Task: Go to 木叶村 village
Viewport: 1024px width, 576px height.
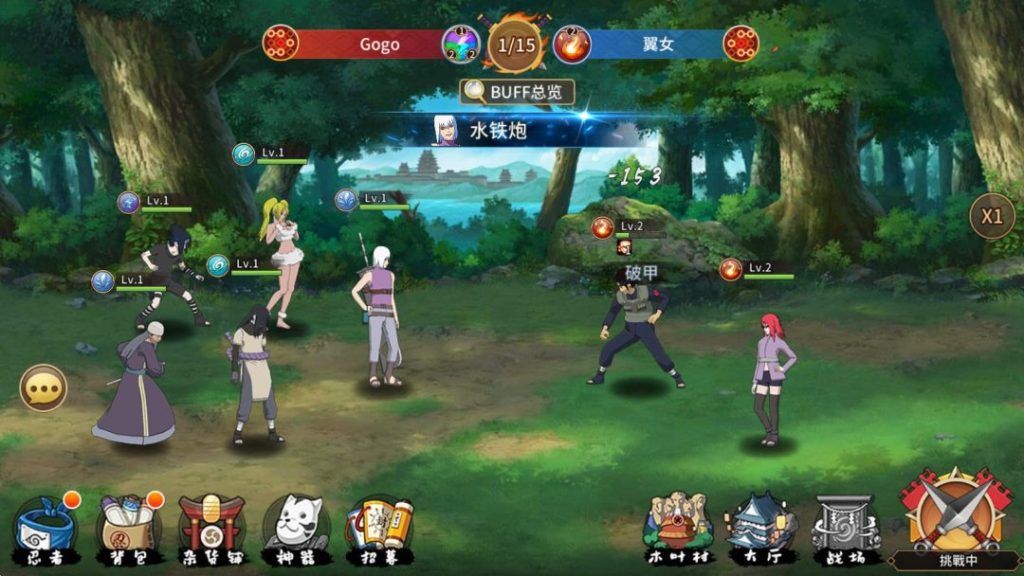Action: pos(677,527)
